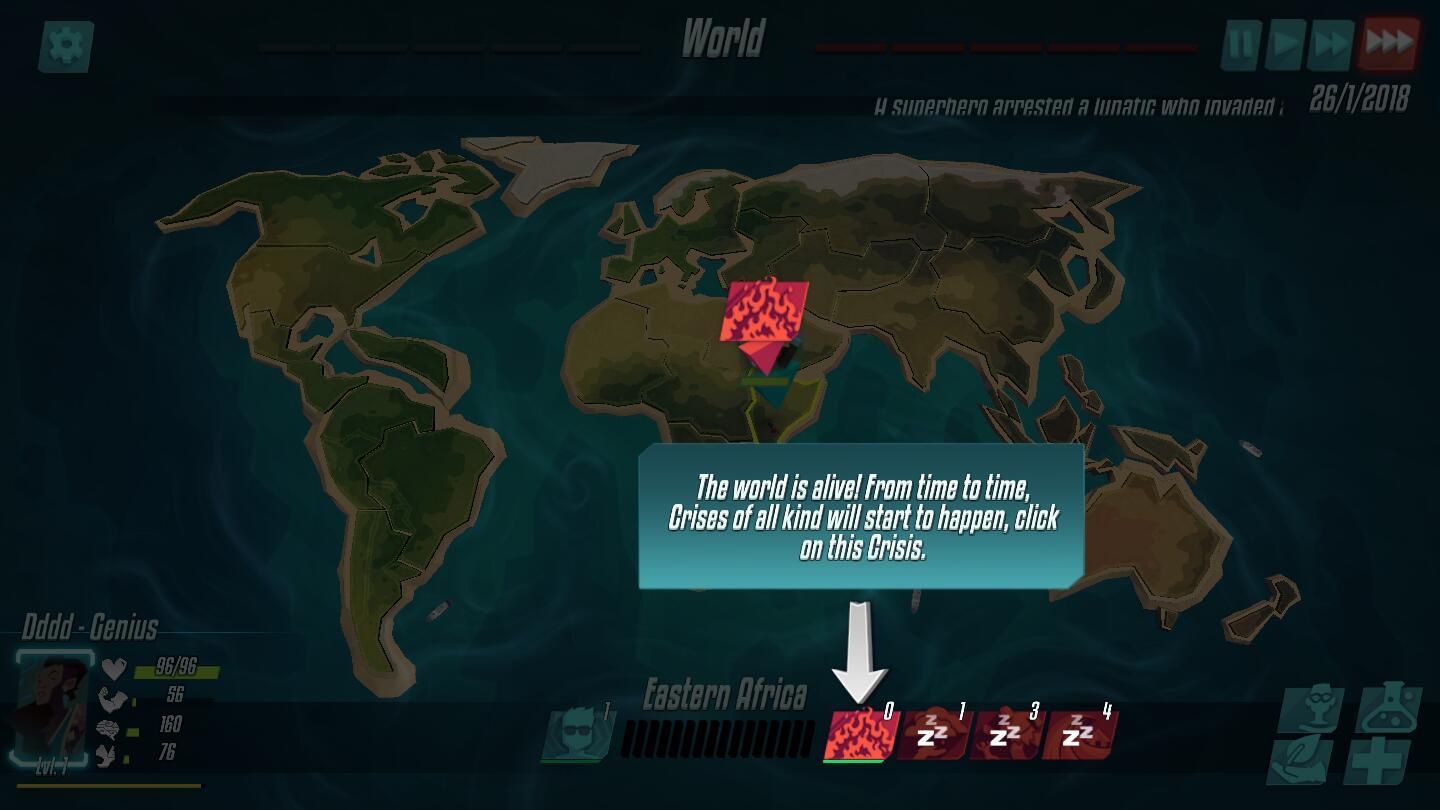Click the plus cross button
The image size is (1440, 810).
tap(1377, 762)
